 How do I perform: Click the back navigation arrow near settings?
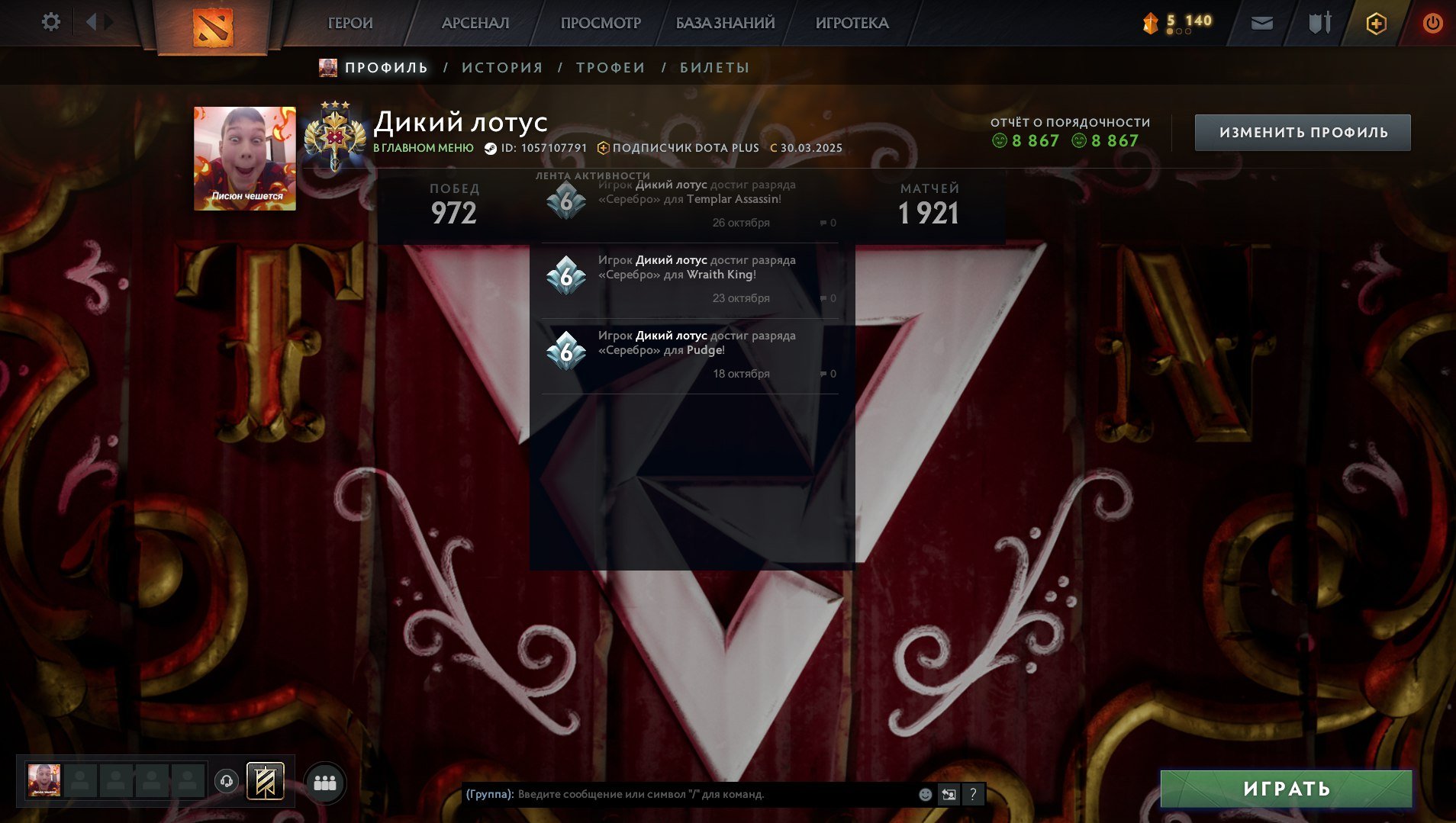coord(92,22)
